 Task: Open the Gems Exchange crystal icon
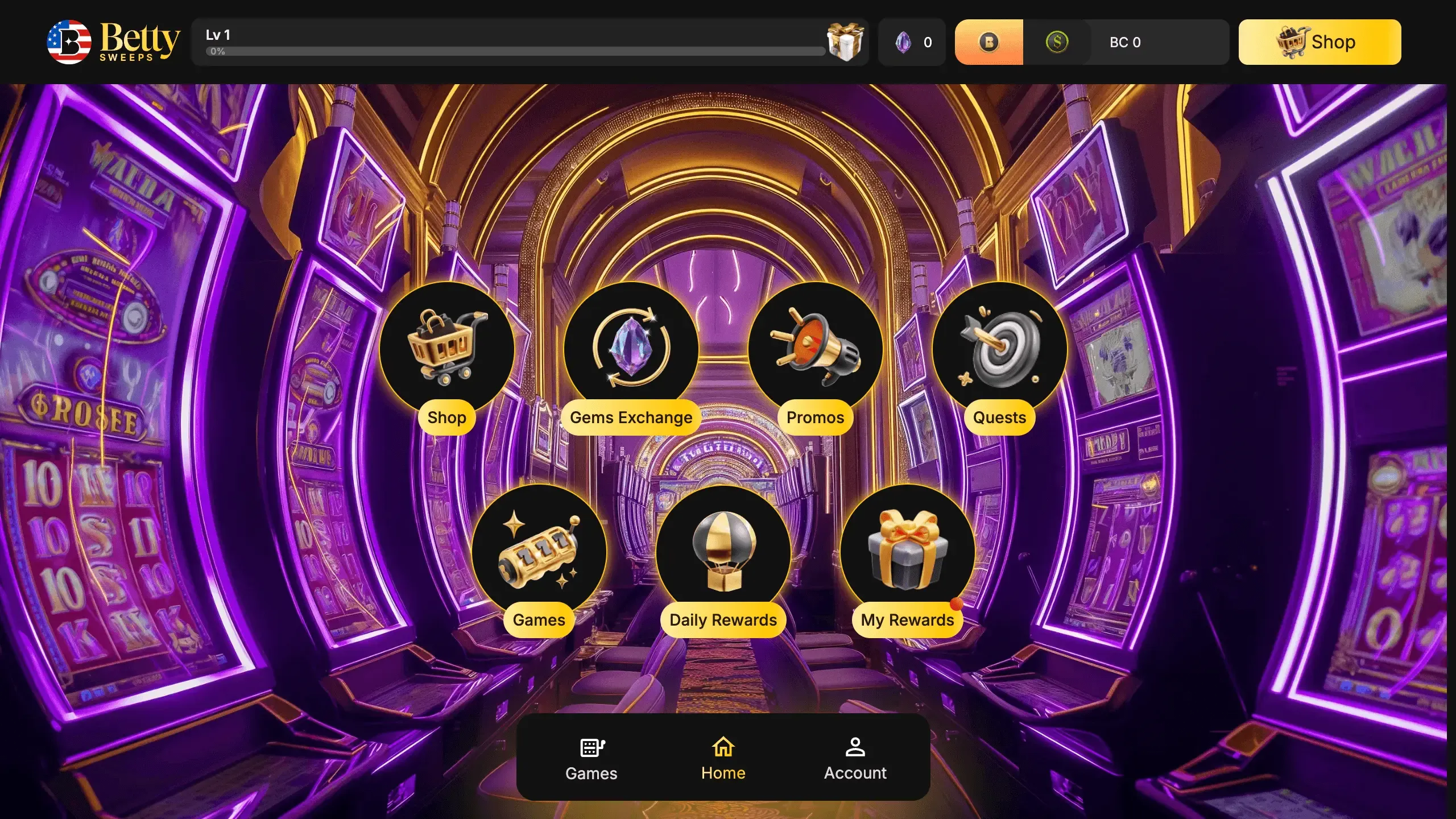tap(631, 347)
